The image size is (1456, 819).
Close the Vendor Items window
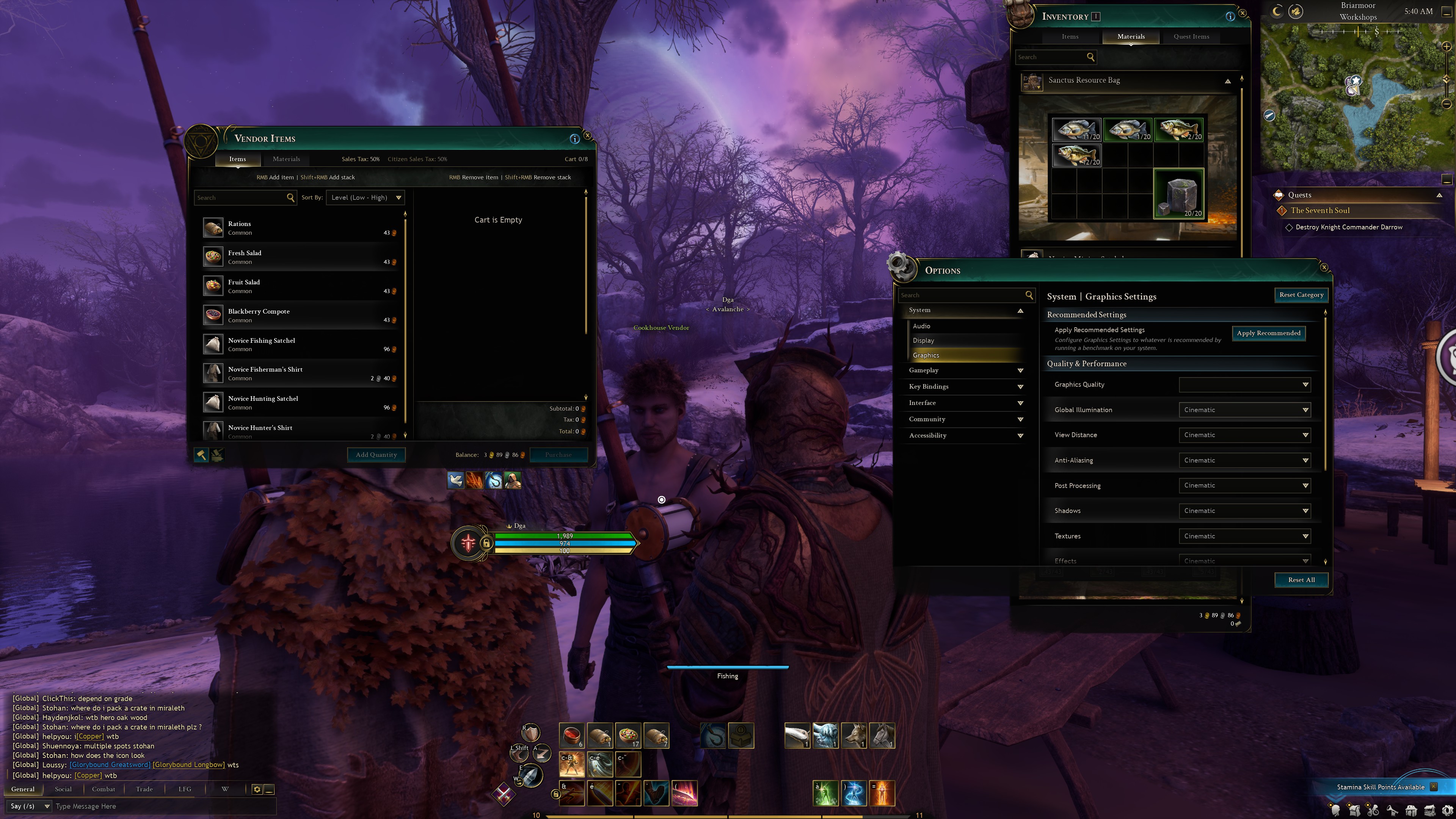587,136
